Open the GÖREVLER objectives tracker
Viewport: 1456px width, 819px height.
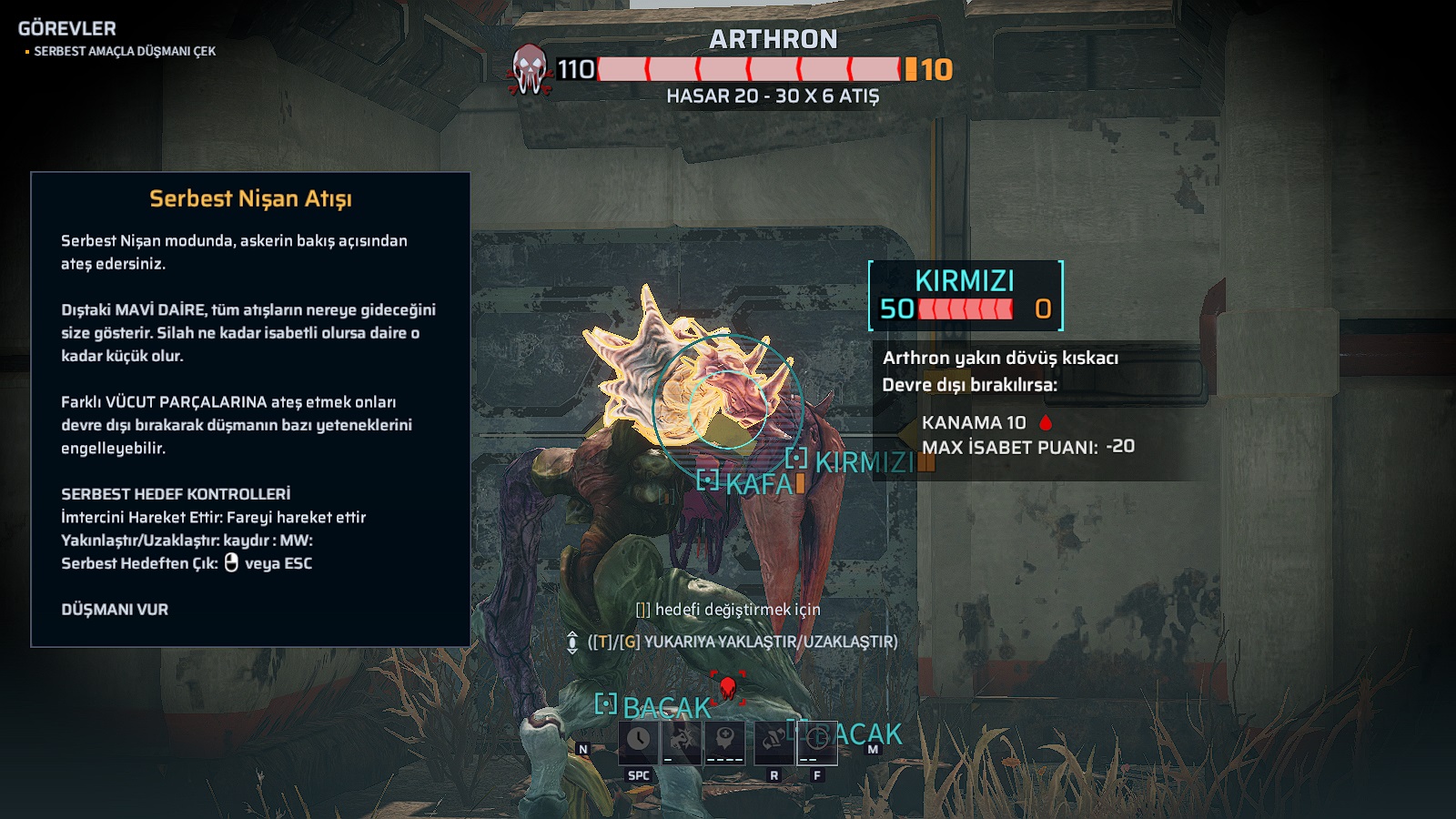tap(67, 28)
